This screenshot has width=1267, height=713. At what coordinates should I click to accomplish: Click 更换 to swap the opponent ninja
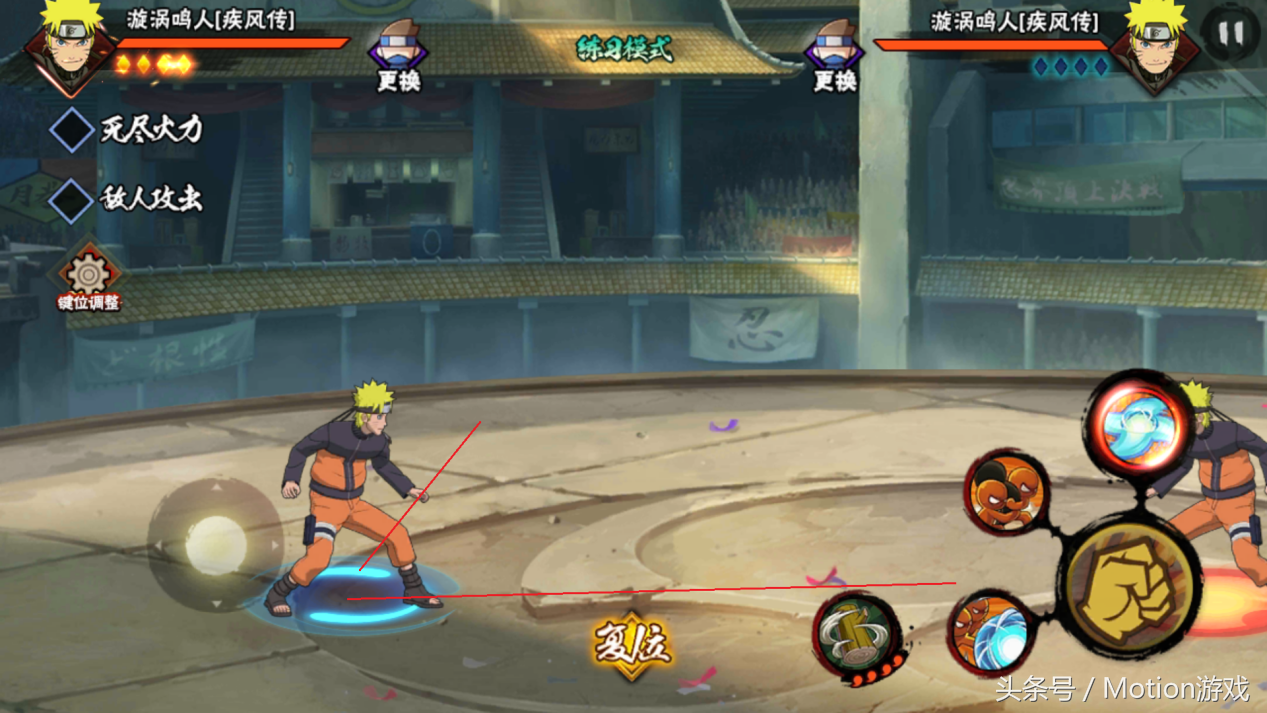[x=835, y=56]
